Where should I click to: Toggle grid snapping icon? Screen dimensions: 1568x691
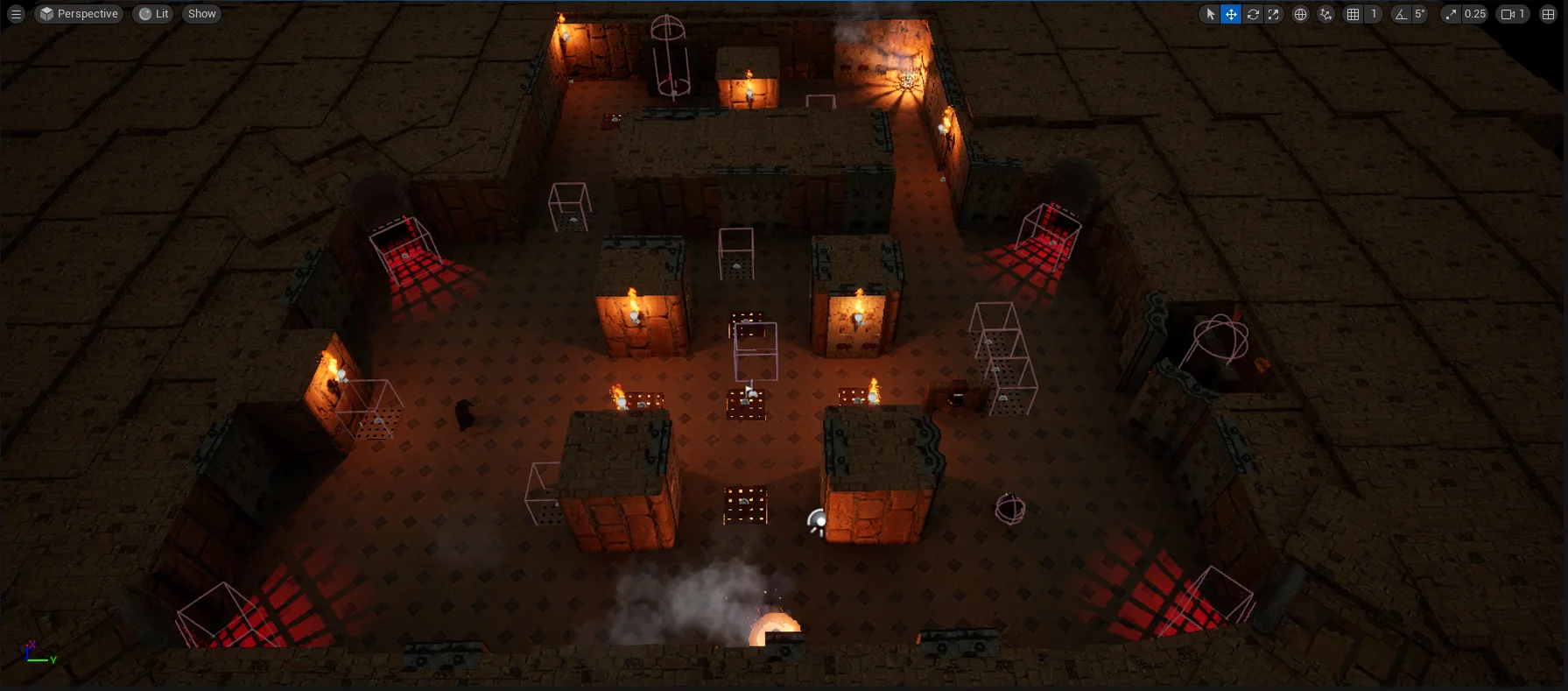tap(1353, 14)
